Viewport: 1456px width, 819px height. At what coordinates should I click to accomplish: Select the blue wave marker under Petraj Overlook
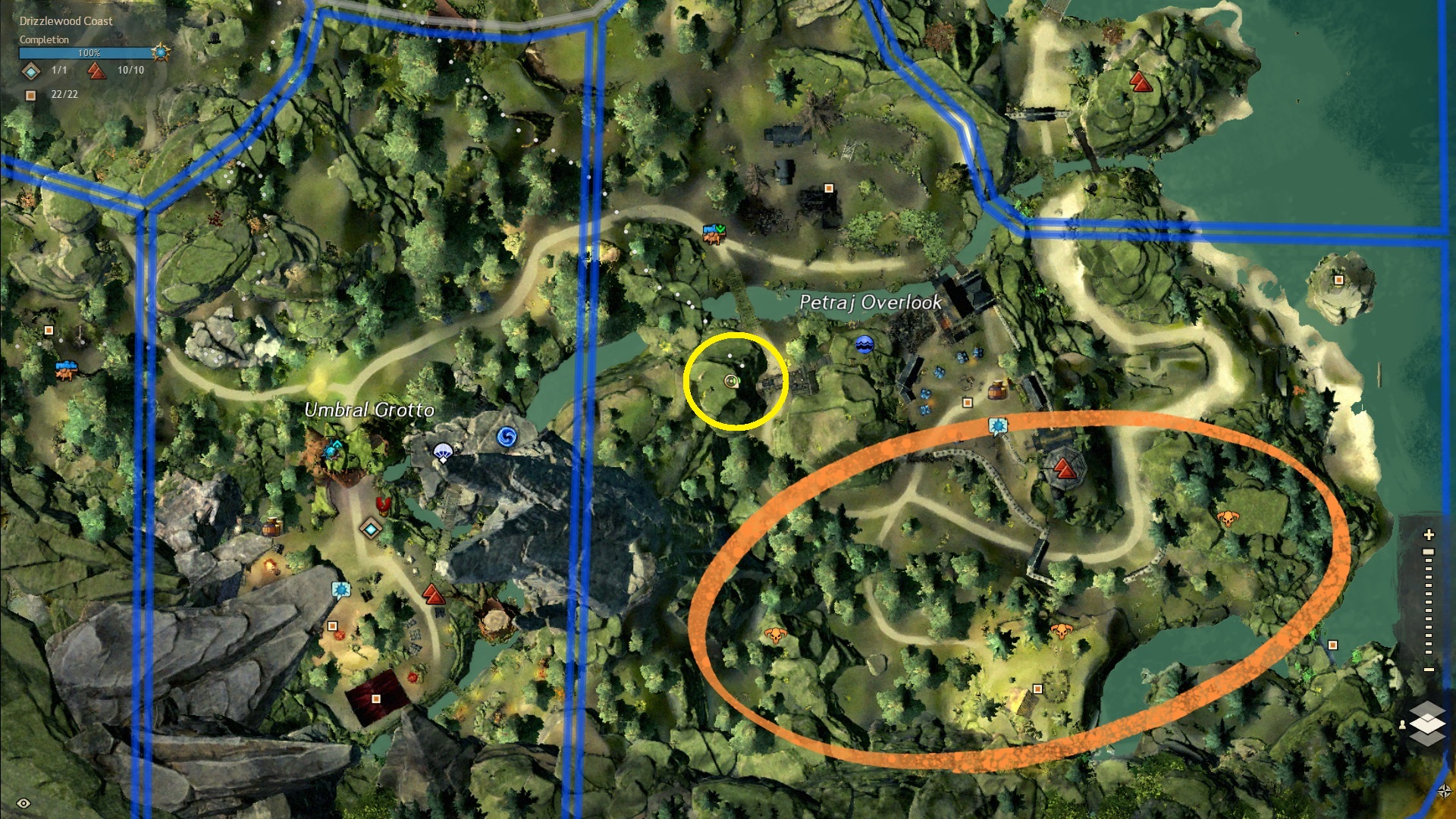(864, 345)
